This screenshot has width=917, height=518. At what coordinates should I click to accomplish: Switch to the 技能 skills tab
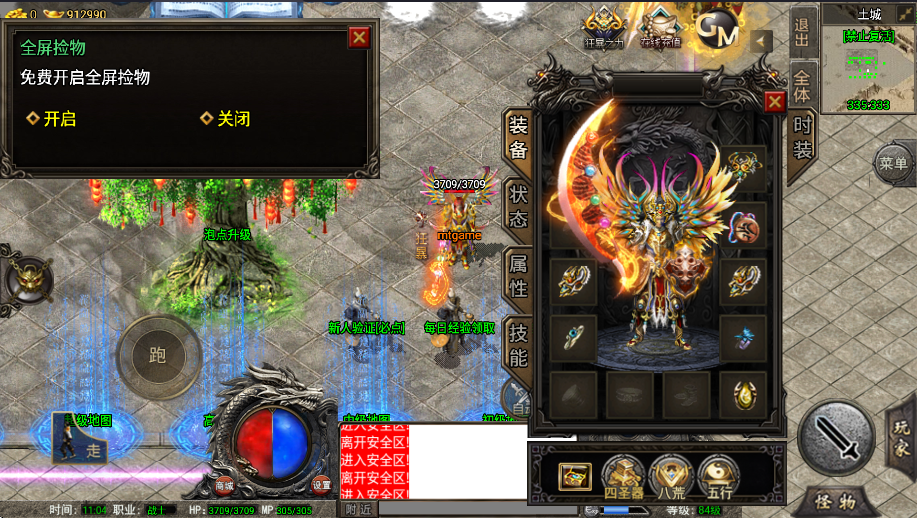click(x=518, y=343)
